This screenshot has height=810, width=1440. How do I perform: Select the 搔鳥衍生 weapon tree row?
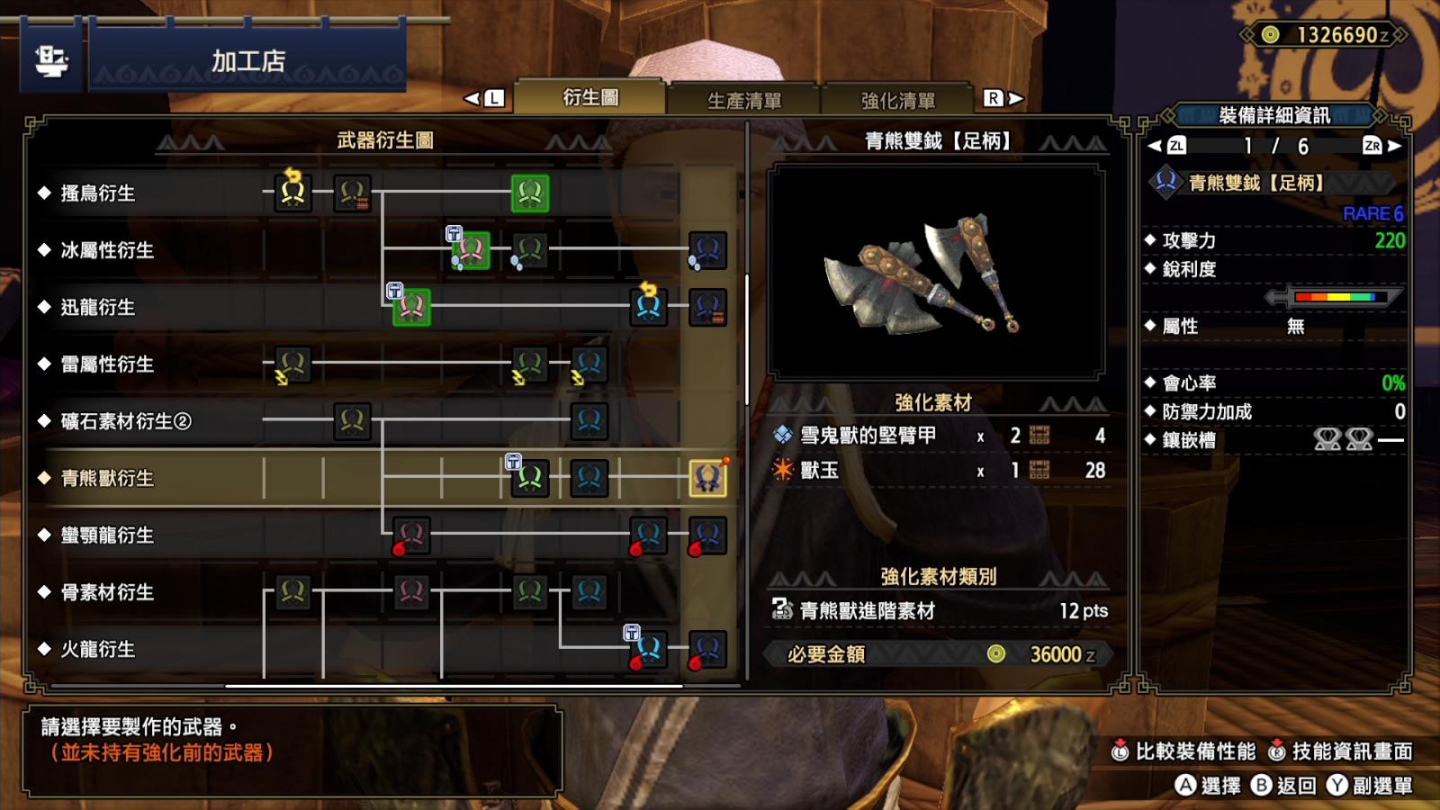tap(98, 194)
